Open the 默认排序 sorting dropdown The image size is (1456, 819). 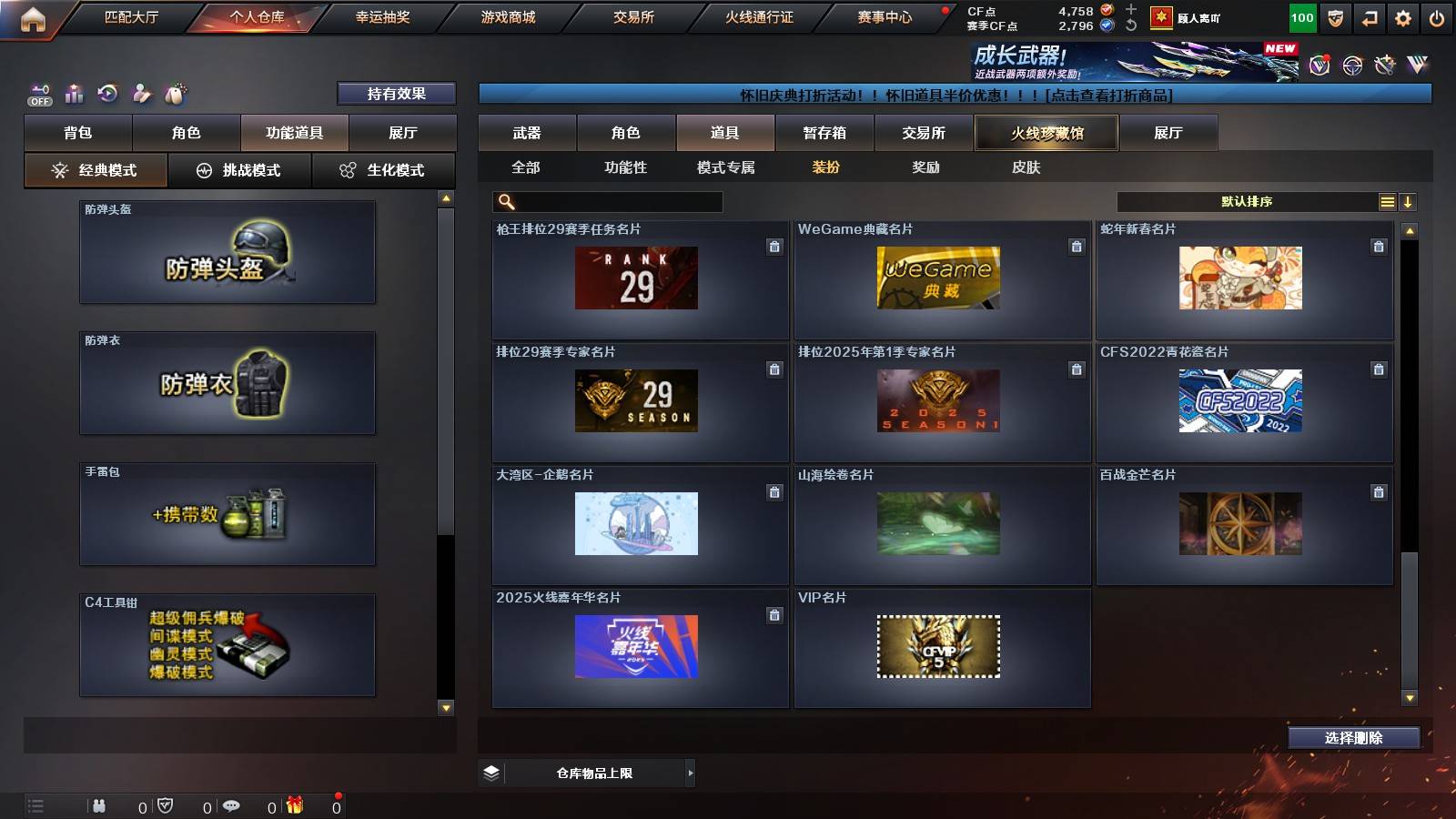[x=1247, y=201]
